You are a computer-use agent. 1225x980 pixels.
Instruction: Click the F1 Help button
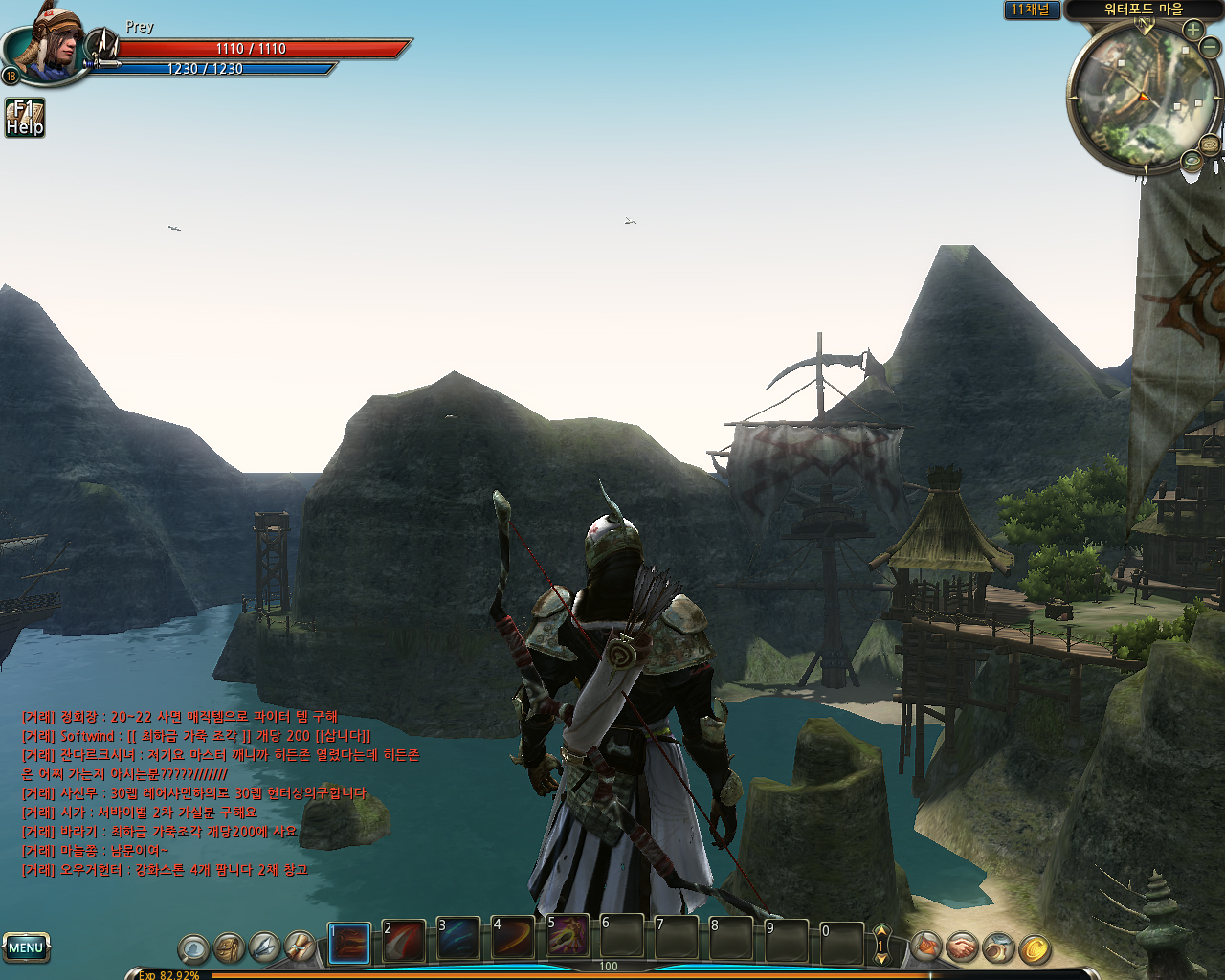(x=25, y=118)
